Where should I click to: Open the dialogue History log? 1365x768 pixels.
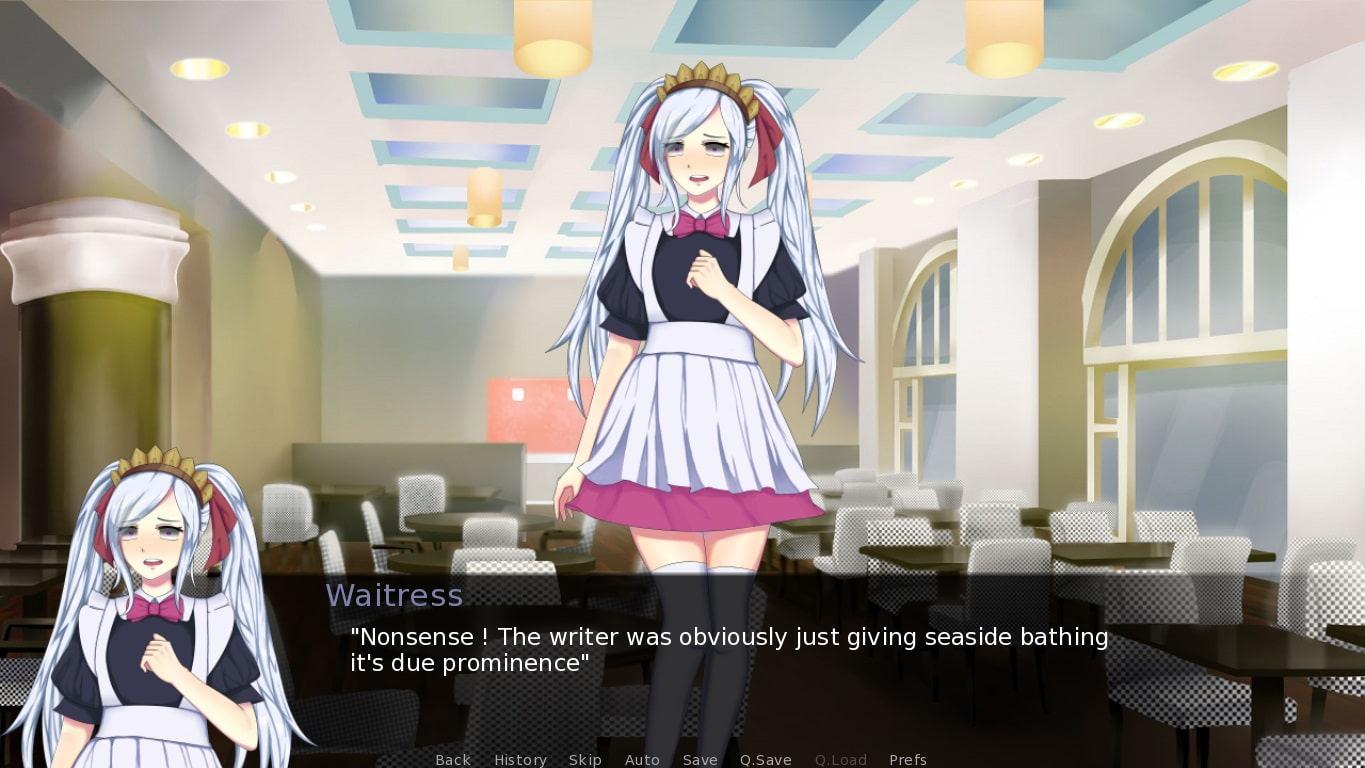click(520, 760)
